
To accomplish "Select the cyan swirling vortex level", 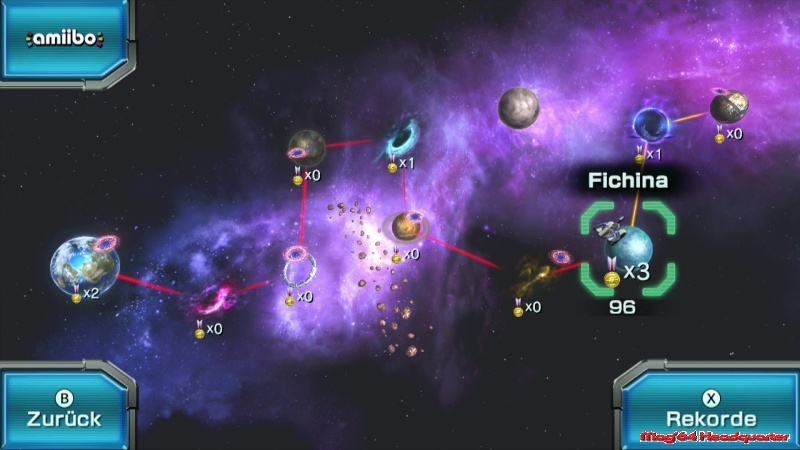I will pos(403,138).
